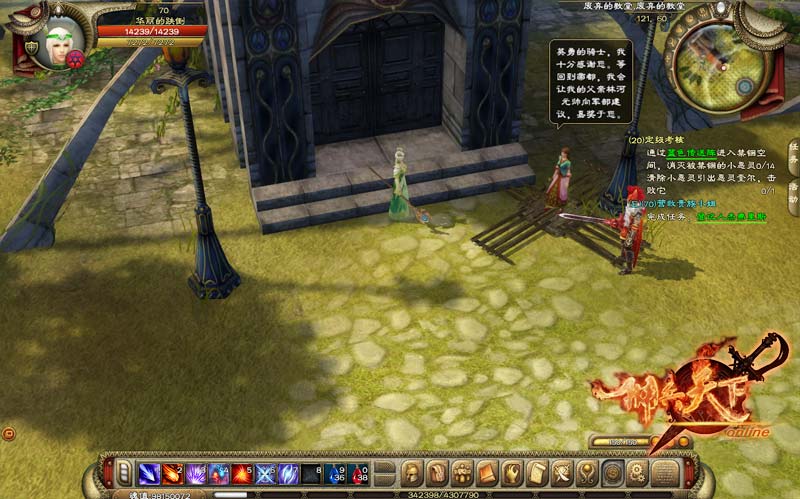
Task: Open the helmet character menu button
Action: point(413,473)
